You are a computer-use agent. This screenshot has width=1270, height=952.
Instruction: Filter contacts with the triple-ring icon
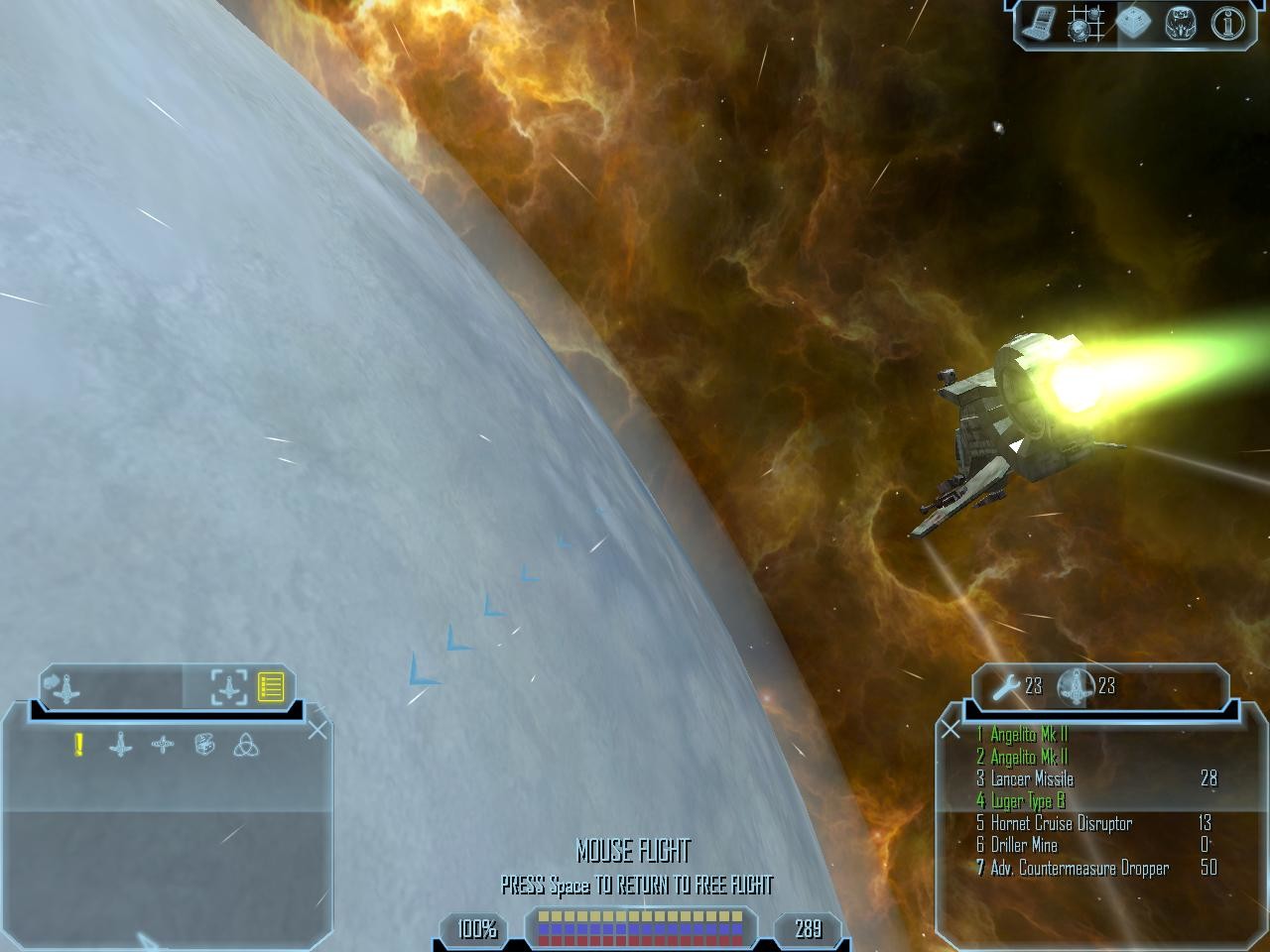(245, 745)
